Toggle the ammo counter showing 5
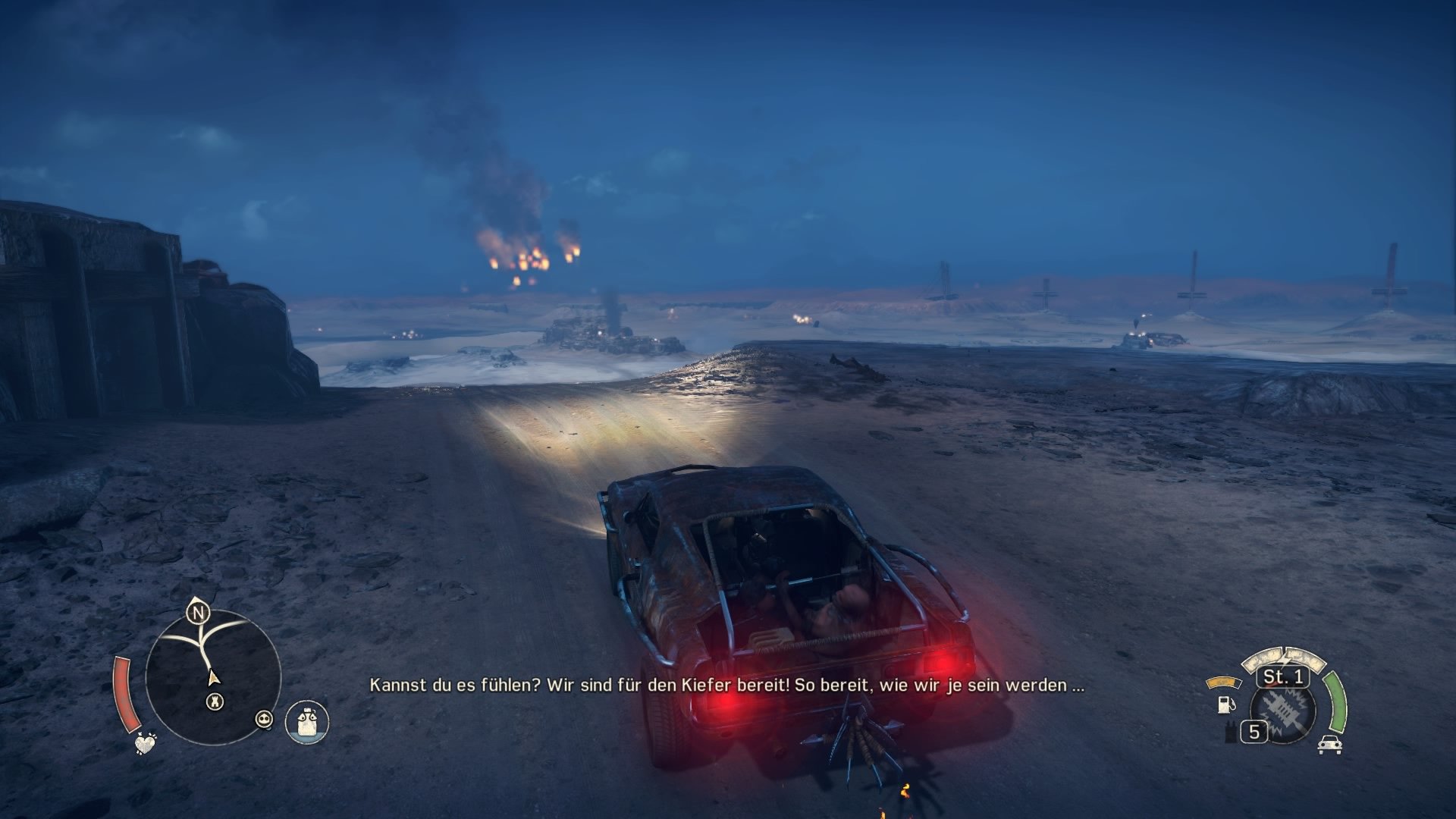The height and width of the screenshot is (819, 1456). (1254, 731)
